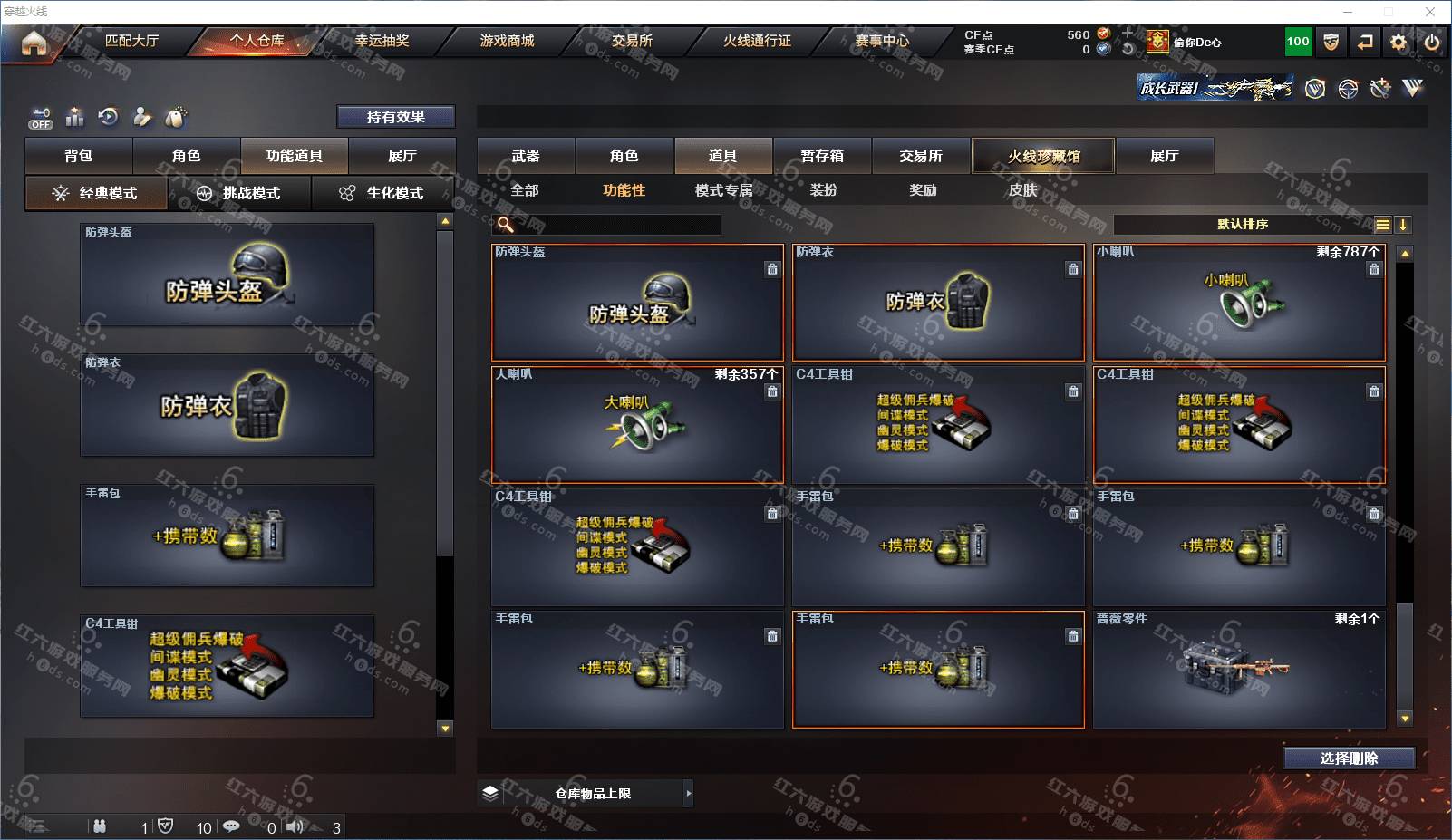Click the 选择删除 button
Screen dimensions: 1452x840
pyautogui.click(x=1349, y=758)
